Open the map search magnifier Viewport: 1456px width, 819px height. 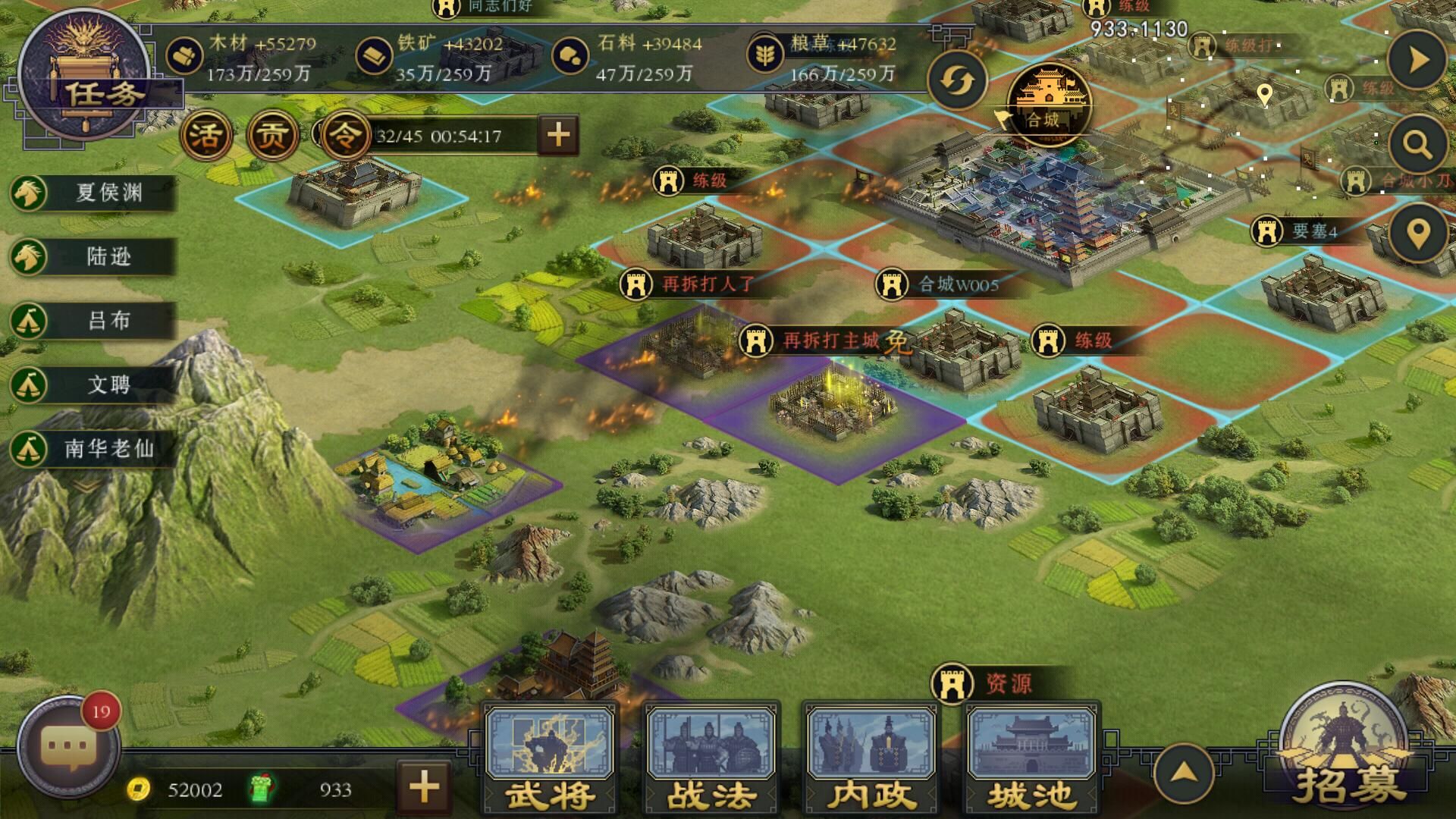coord(1417,143)
